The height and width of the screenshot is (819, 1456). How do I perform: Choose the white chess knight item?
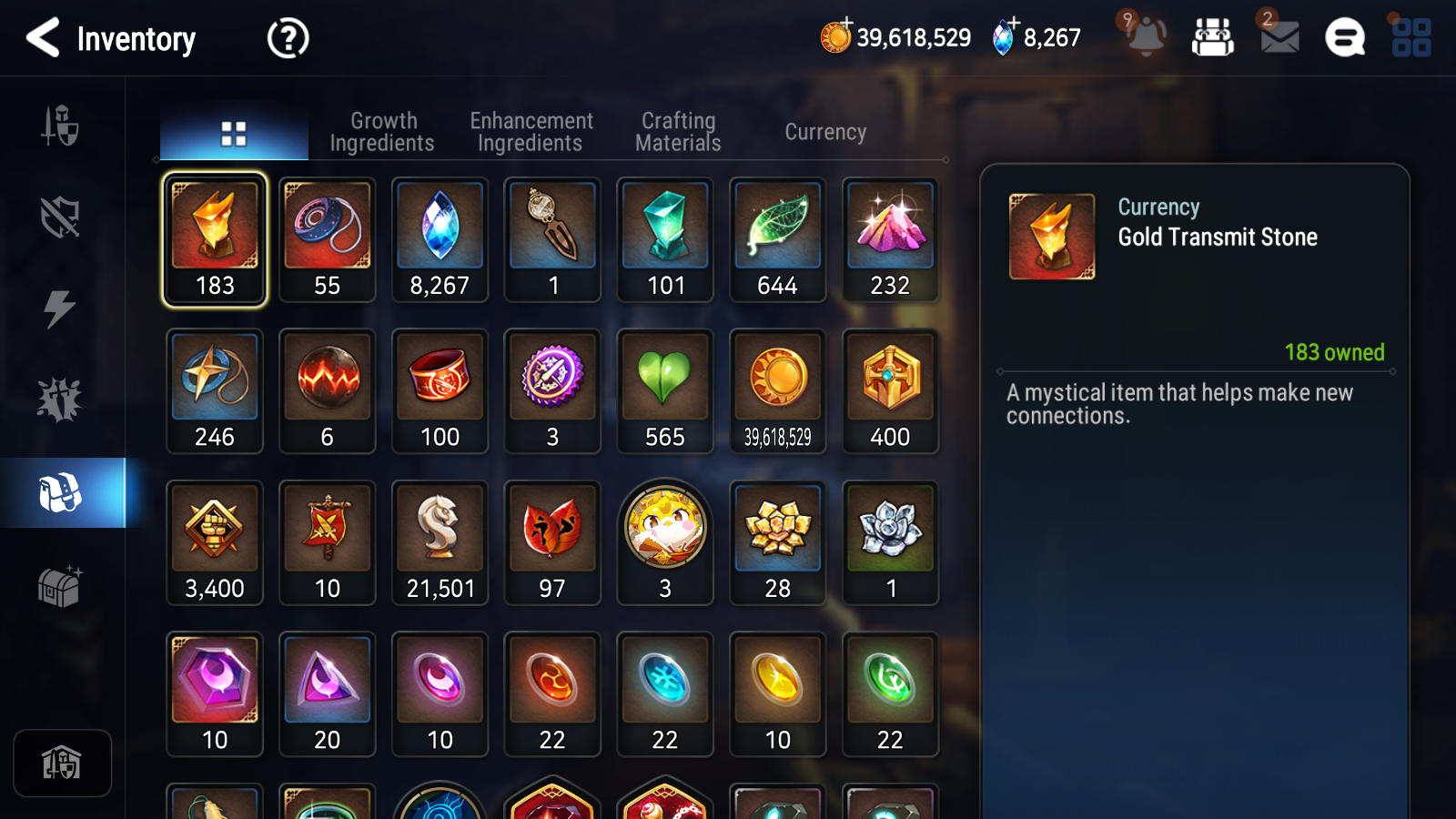coord(440,542)
